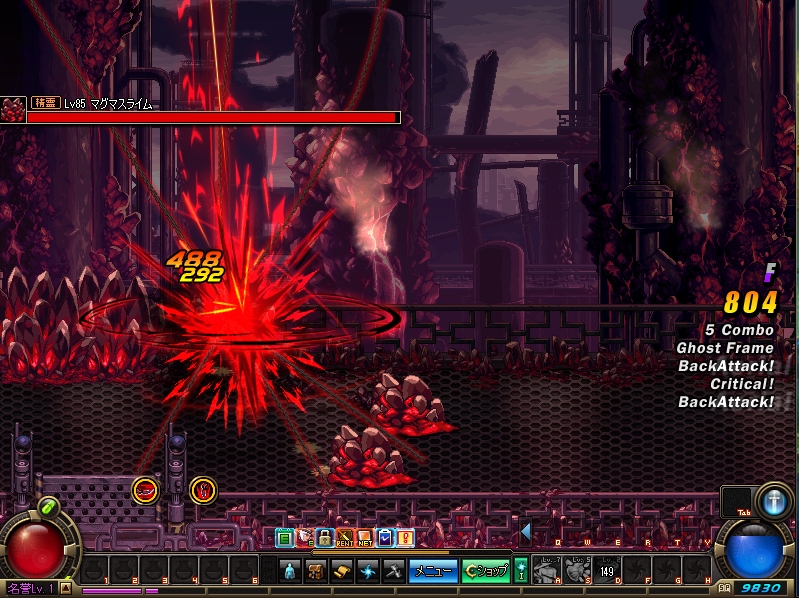
Task: Click the blue glowing orb icon above mana
Action: [774, 500]
